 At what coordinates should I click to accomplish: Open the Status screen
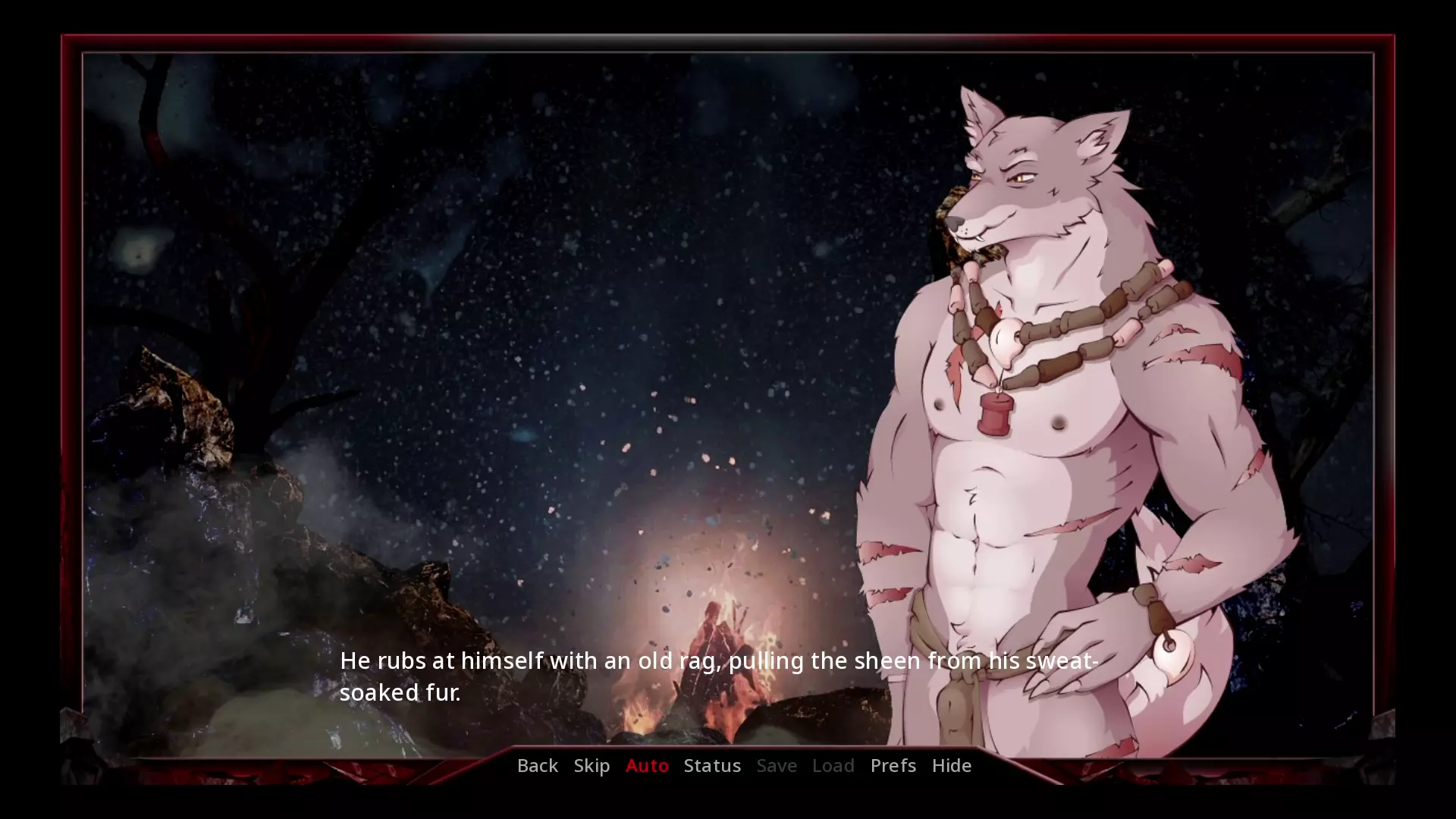click(x=712, y=766)
